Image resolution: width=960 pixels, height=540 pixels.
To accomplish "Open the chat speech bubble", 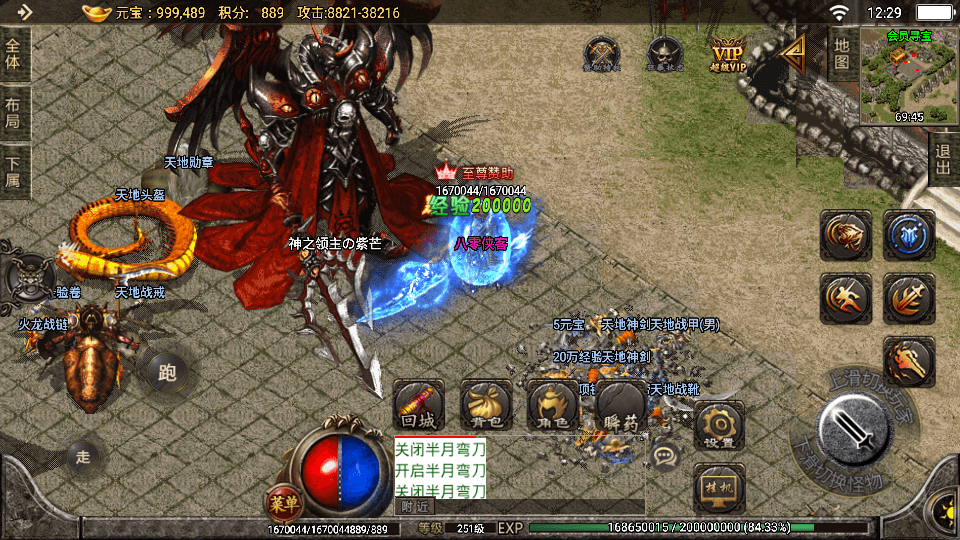I will click(x=664, y=456).
